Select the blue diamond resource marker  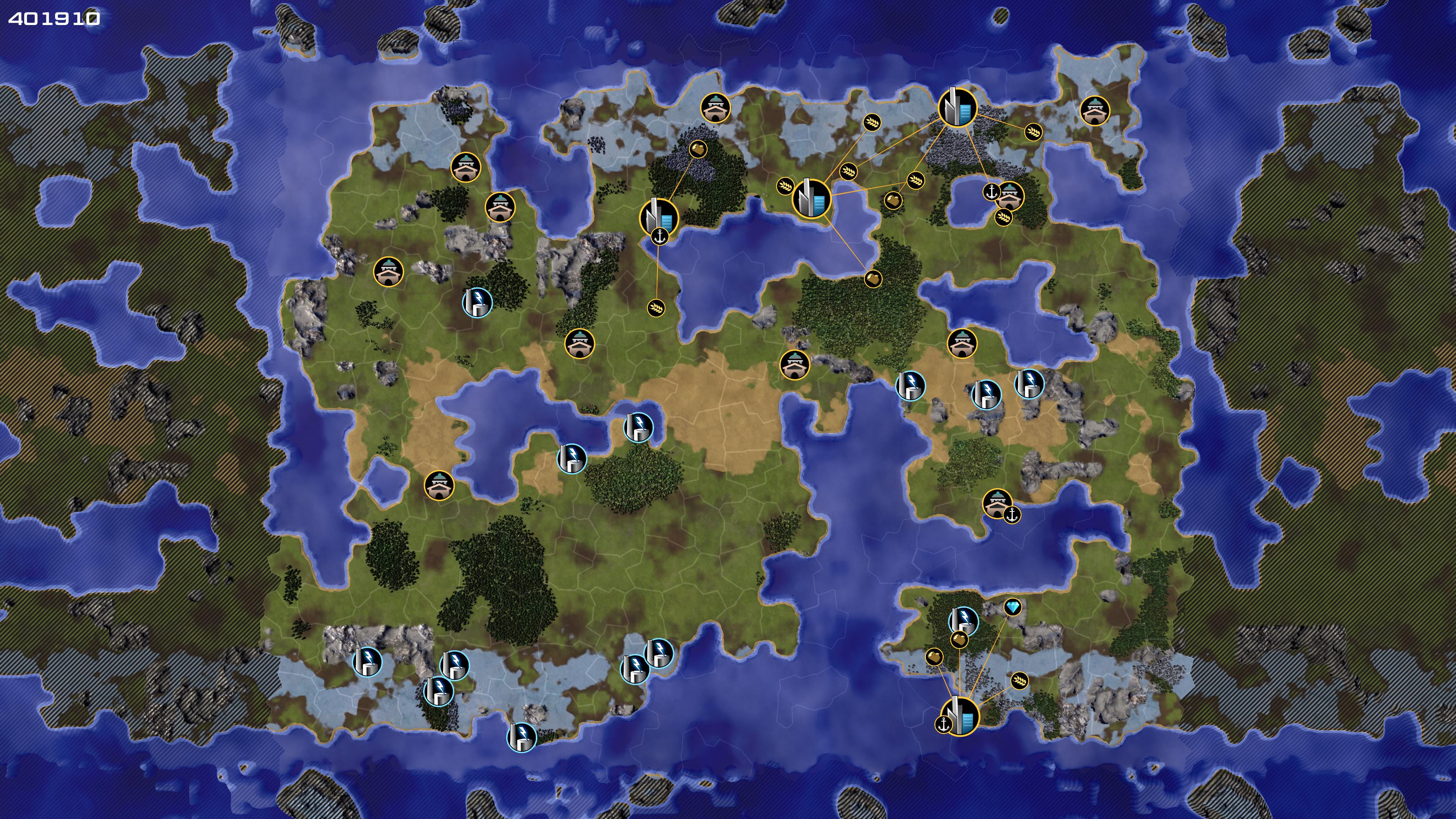tap(1013, 607)
